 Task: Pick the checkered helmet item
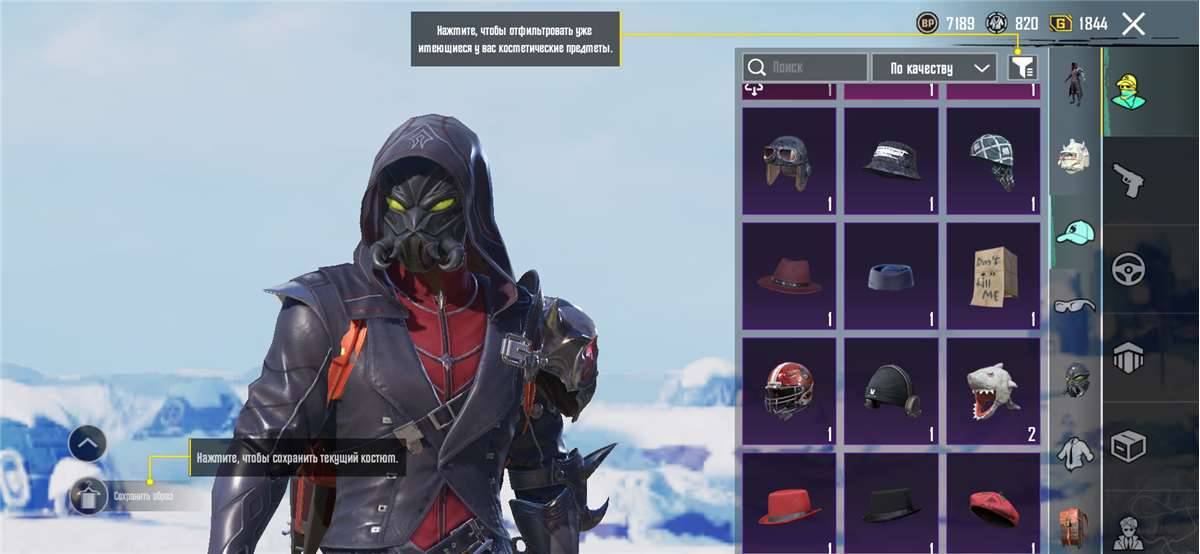pos(993,160)
